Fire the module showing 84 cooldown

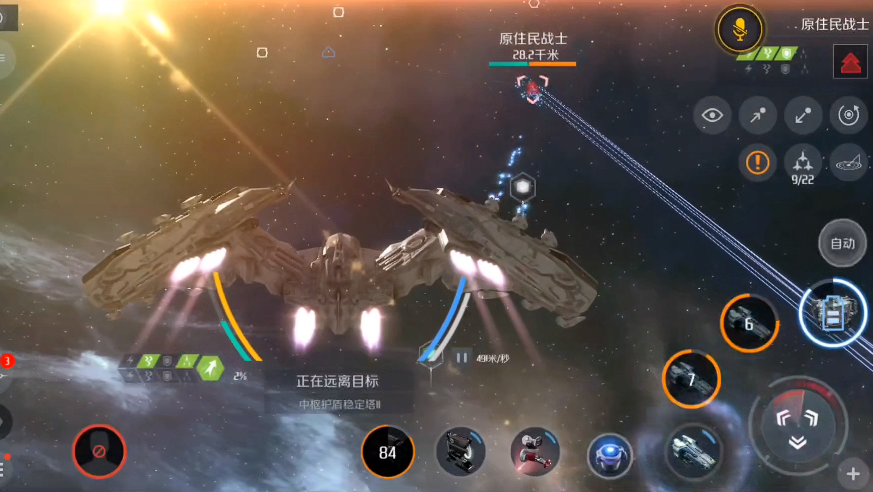point(387,451)
